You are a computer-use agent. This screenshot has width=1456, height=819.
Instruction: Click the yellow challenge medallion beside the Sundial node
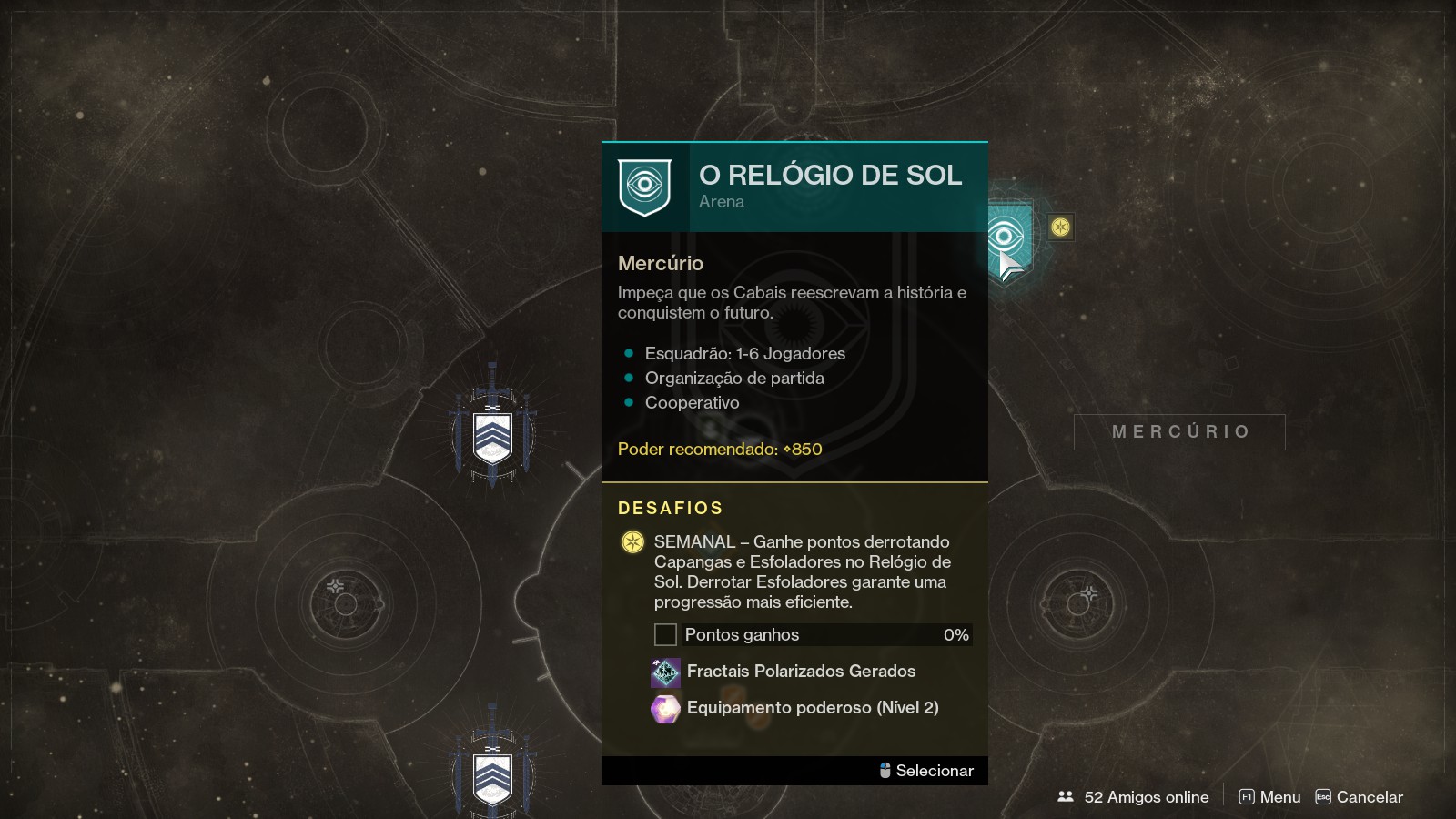[1058, 227]
